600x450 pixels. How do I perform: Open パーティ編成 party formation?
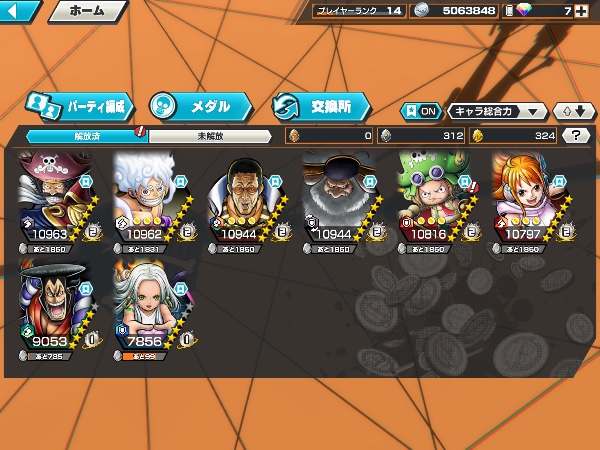coord(77,105)
